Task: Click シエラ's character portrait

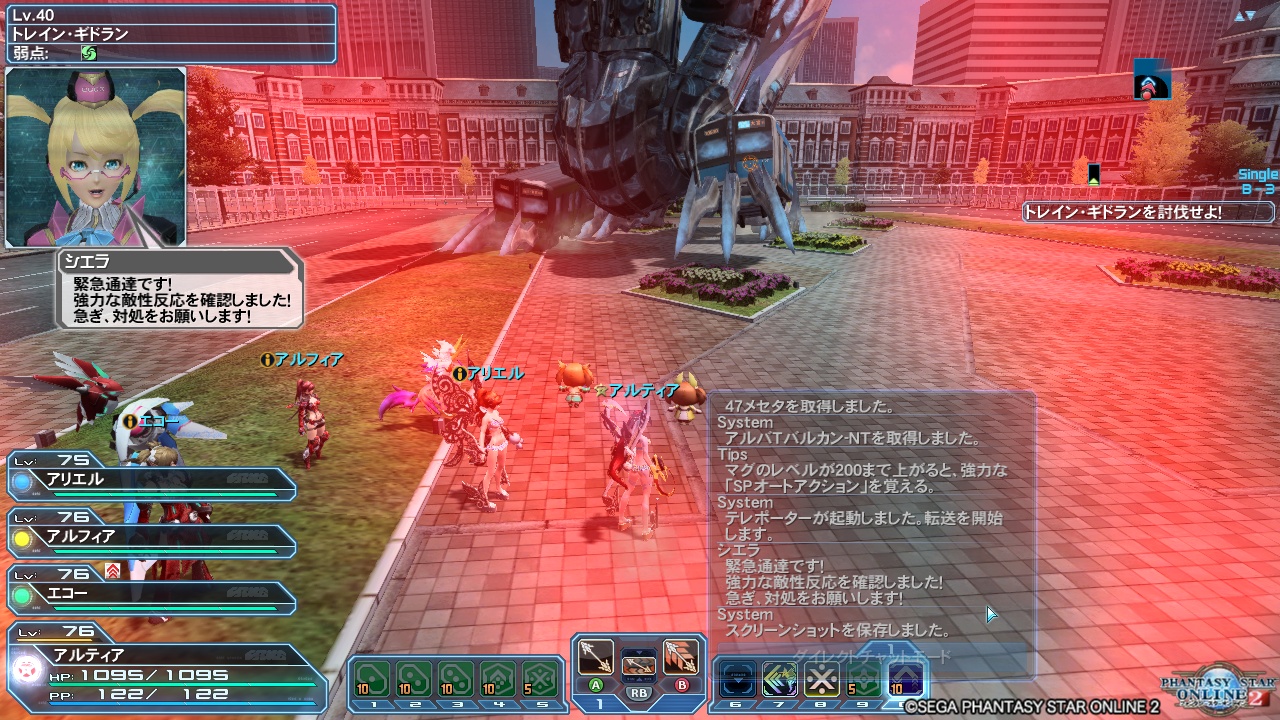Action: [95, 160]
